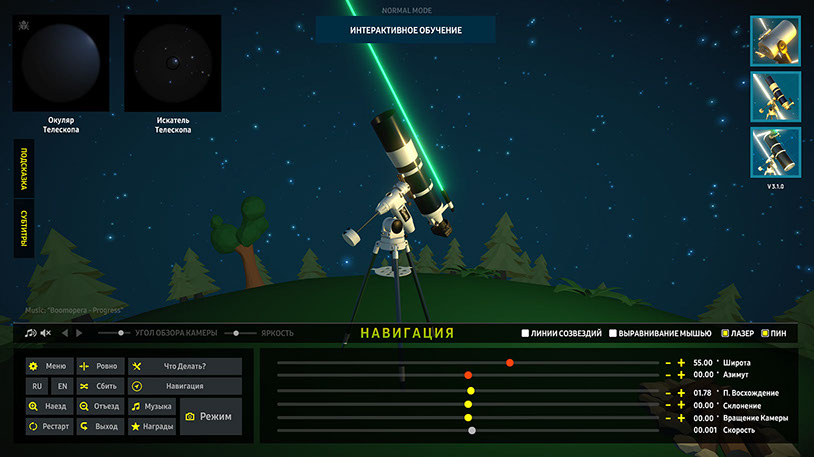Open the Субтитры side tab

pos(23,230)
